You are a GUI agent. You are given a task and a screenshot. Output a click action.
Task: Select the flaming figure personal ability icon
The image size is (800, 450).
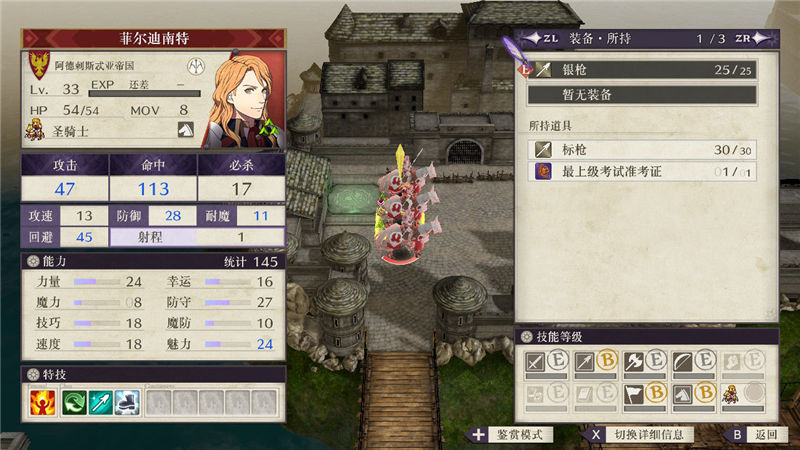point(42,402)
